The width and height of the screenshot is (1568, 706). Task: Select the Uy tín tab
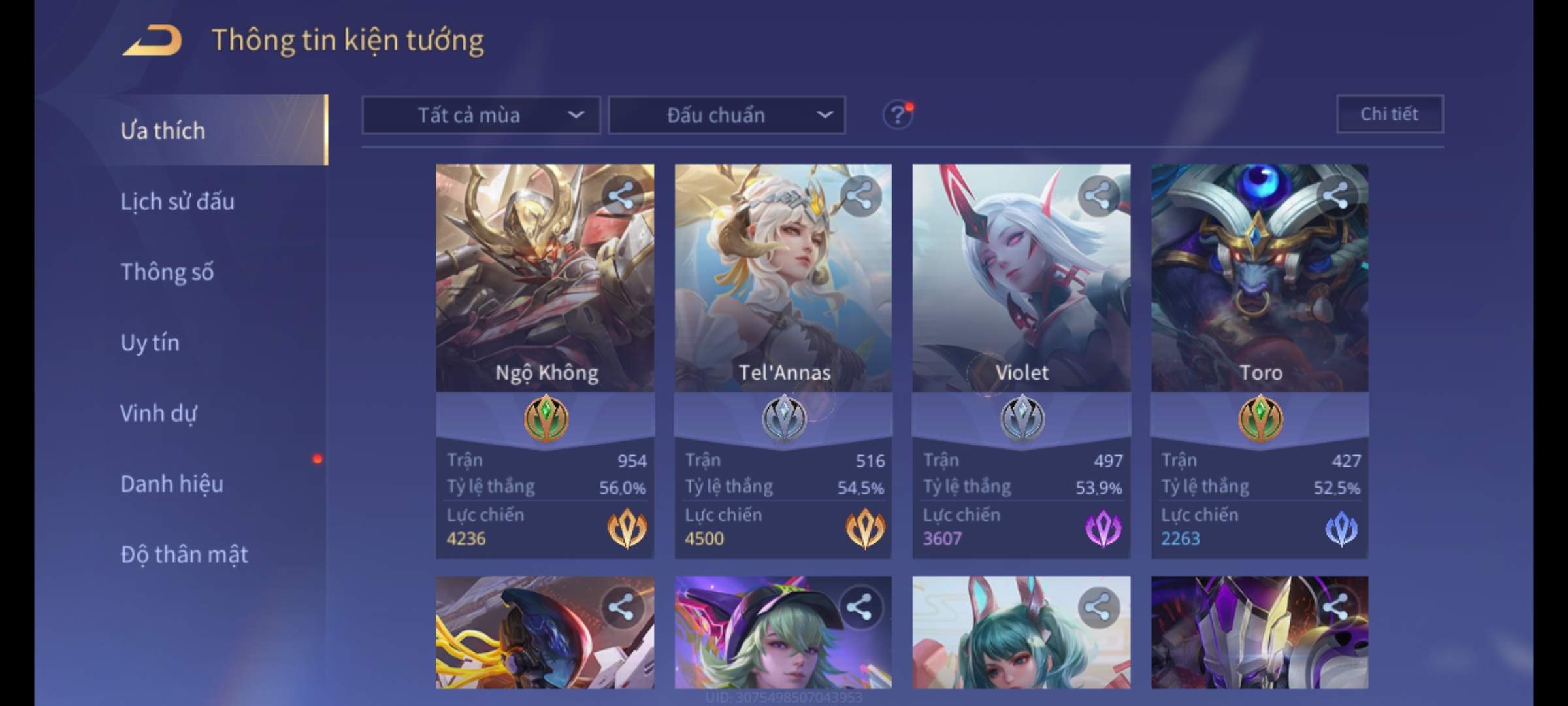(x=150, y=343)
